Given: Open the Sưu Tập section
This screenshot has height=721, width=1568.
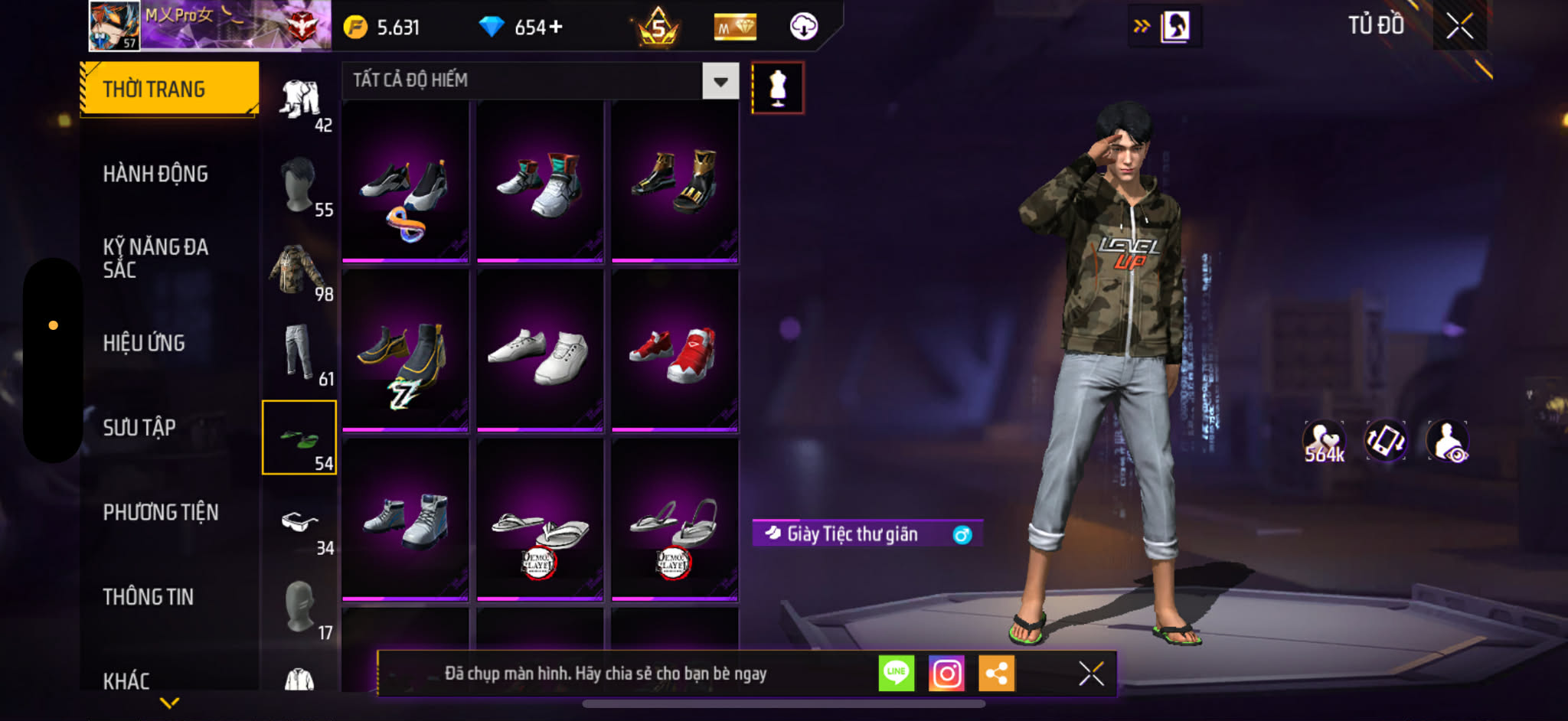Looking at the screenshot, I should point(139,428).
